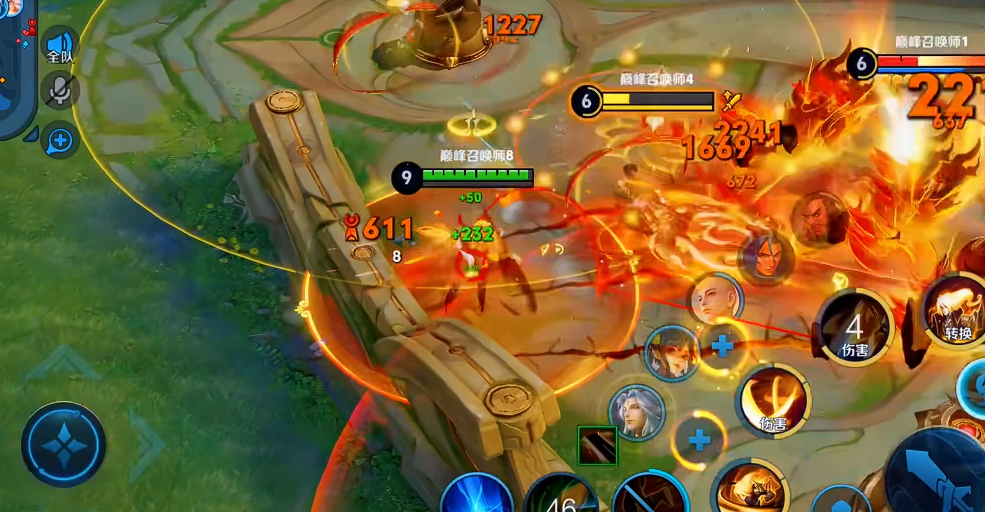Pick the brown-haired female hero portrait

tap(670, 351)
